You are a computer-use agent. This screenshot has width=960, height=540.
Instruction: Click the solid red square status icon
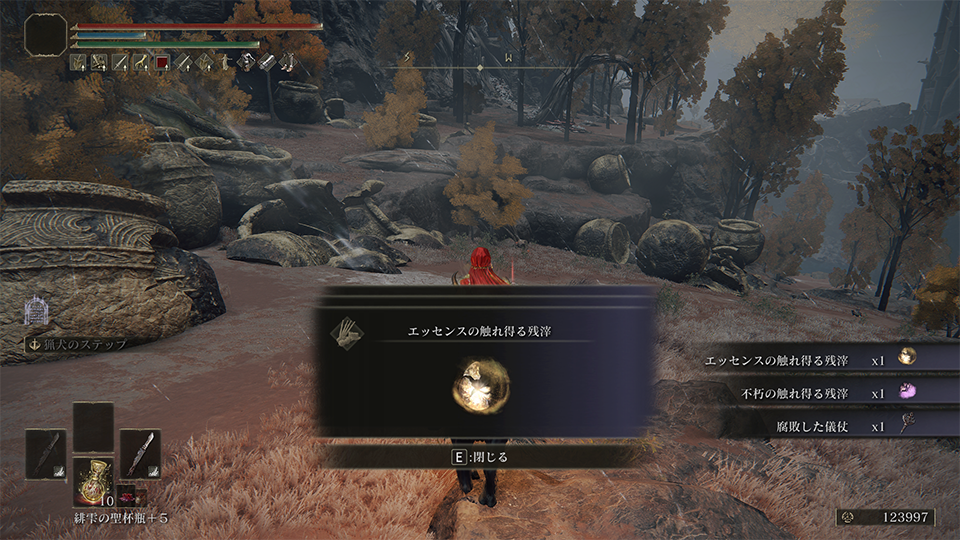point(161,63)
